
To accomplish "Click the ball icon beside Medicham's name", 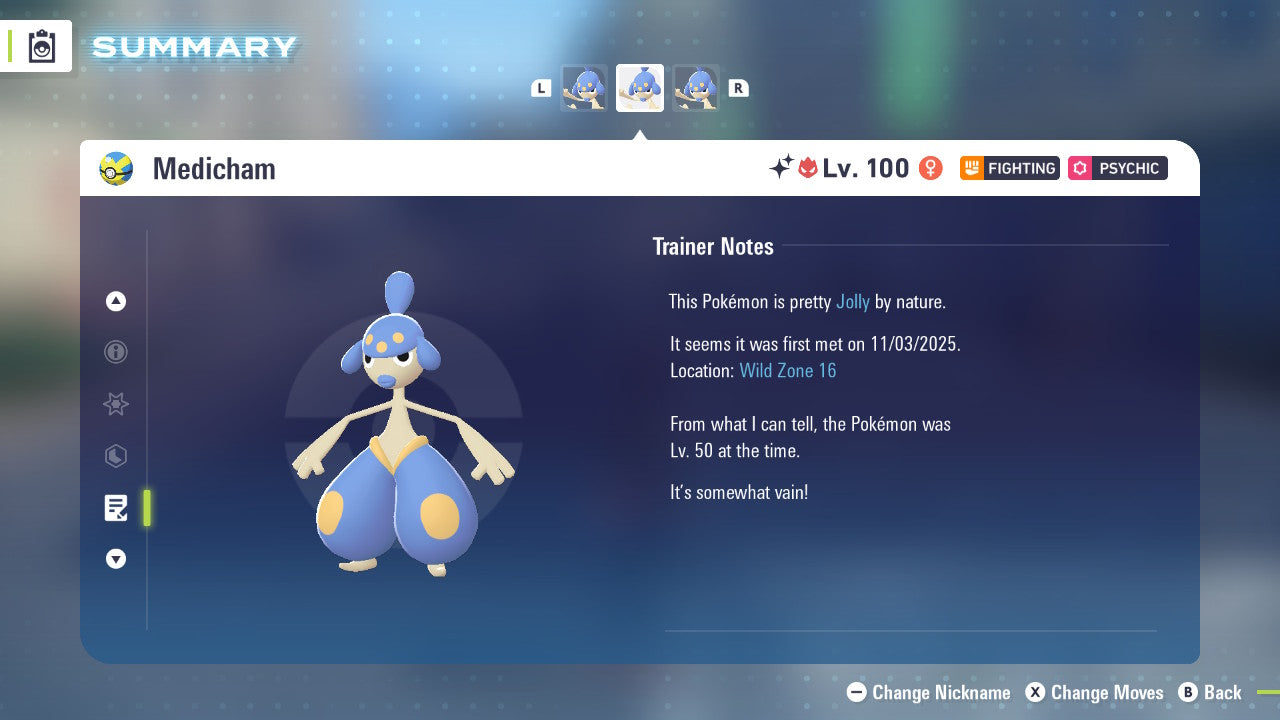I will coord(118,168).
